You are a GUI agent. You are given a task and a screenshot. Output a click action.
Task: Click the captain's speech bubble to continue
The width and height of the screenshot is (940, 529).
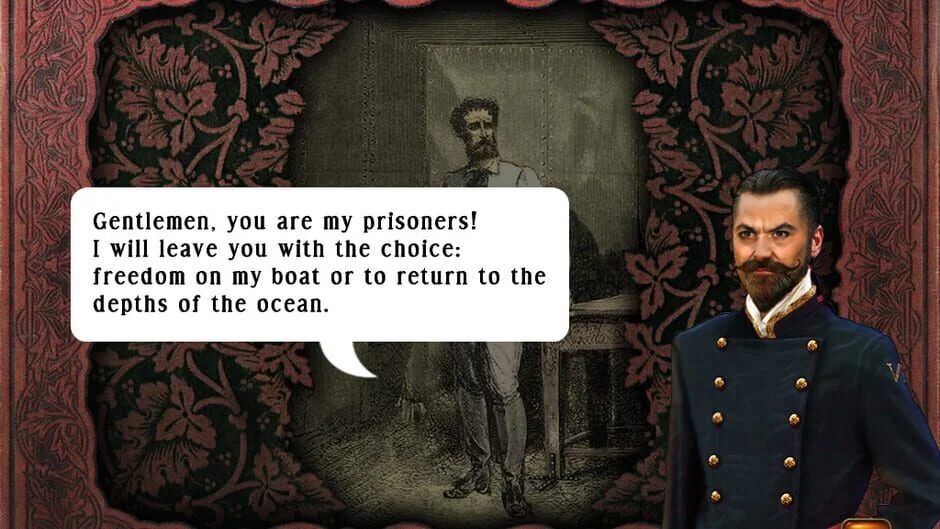(x=320, y=264)
